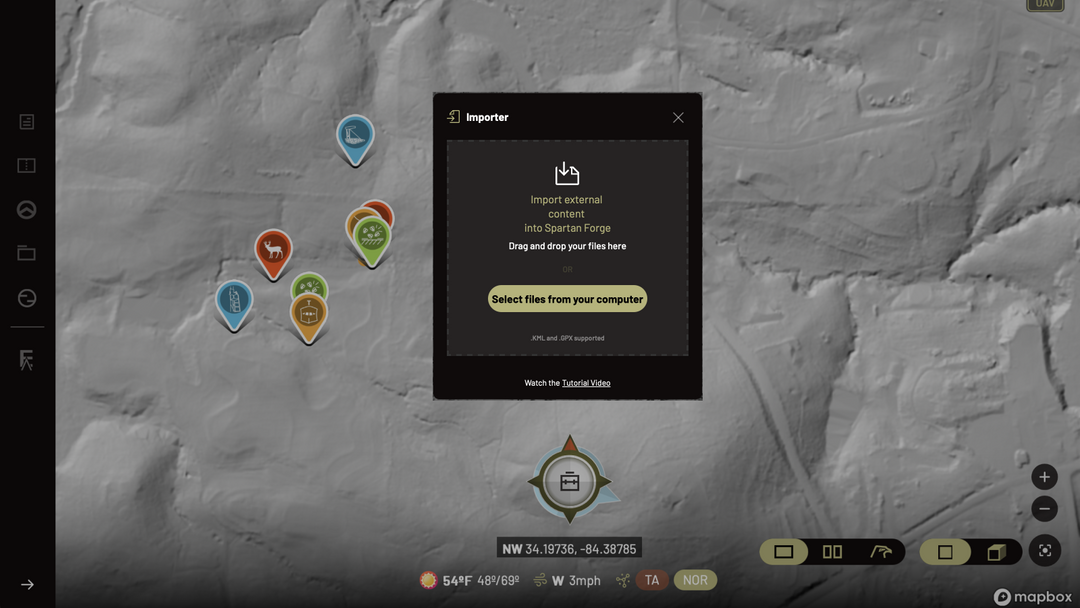Select flat 2D map mode
The height and width of the screenshot is (608, 1080).
coord(945,552)
